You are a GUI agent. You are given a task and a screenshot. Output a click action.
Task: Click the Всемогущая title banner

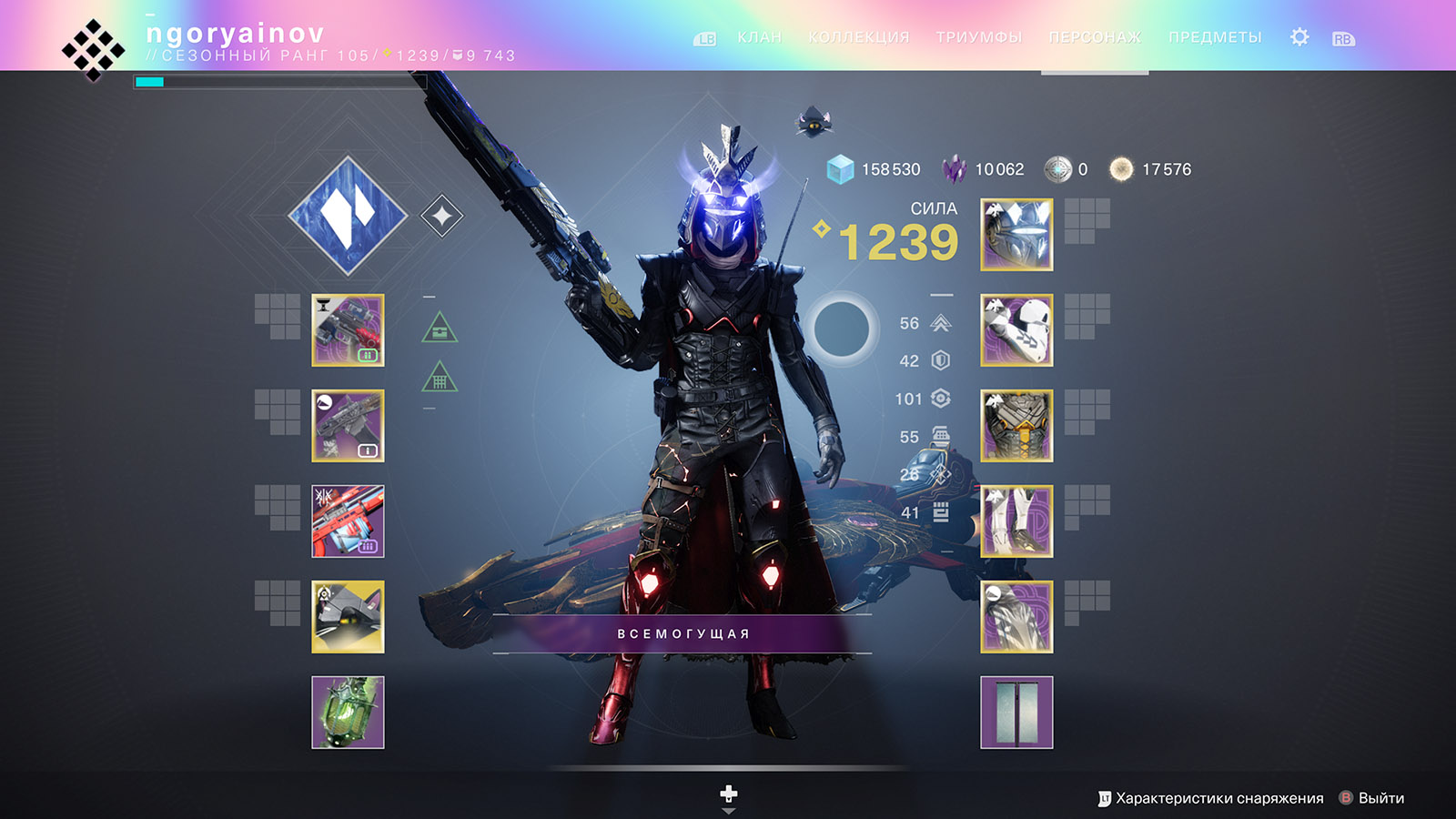pyautogui.click(x=682, y=633)
